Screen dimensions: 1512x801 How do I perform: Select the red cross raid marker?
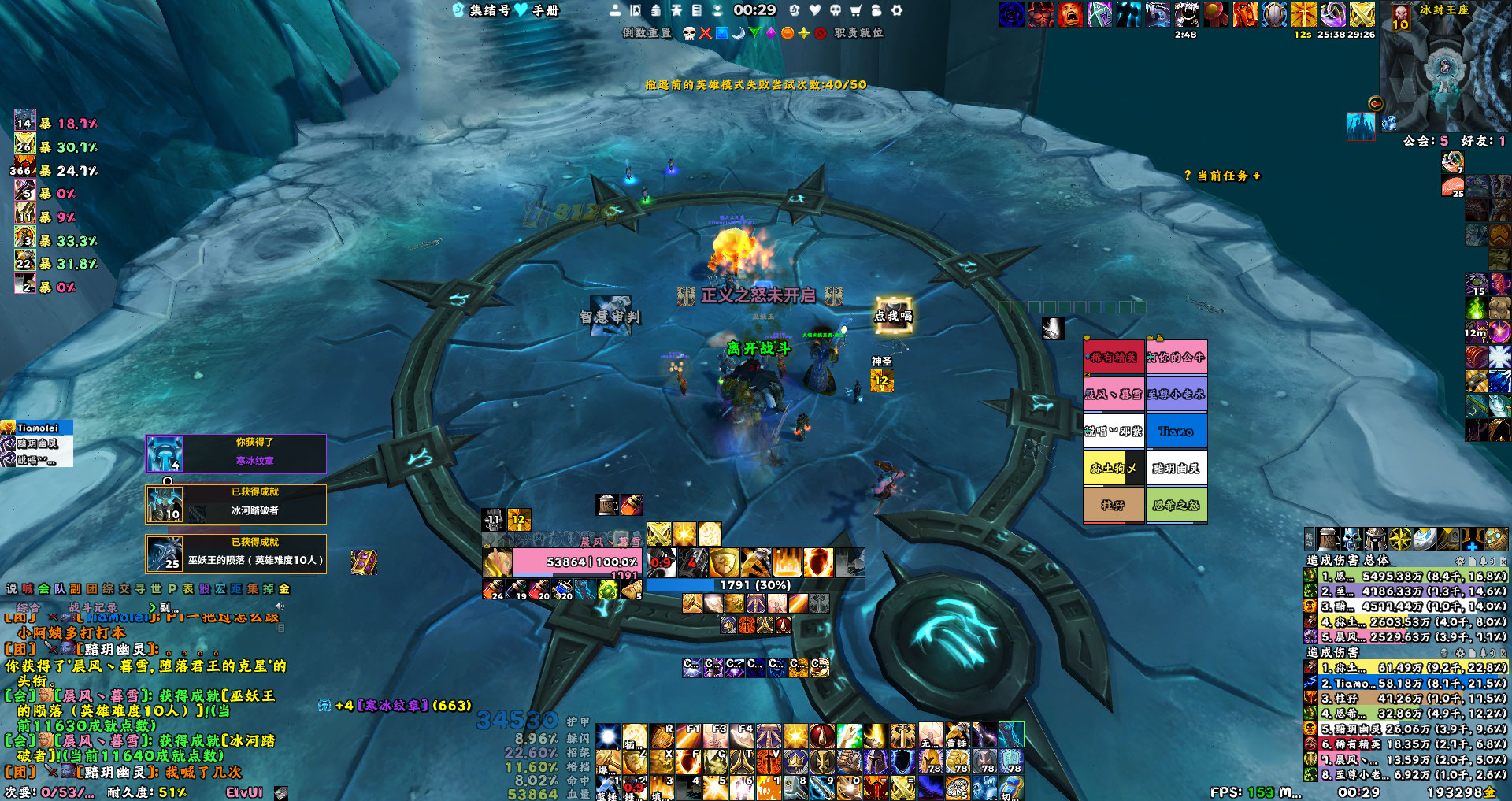[706, 33]
